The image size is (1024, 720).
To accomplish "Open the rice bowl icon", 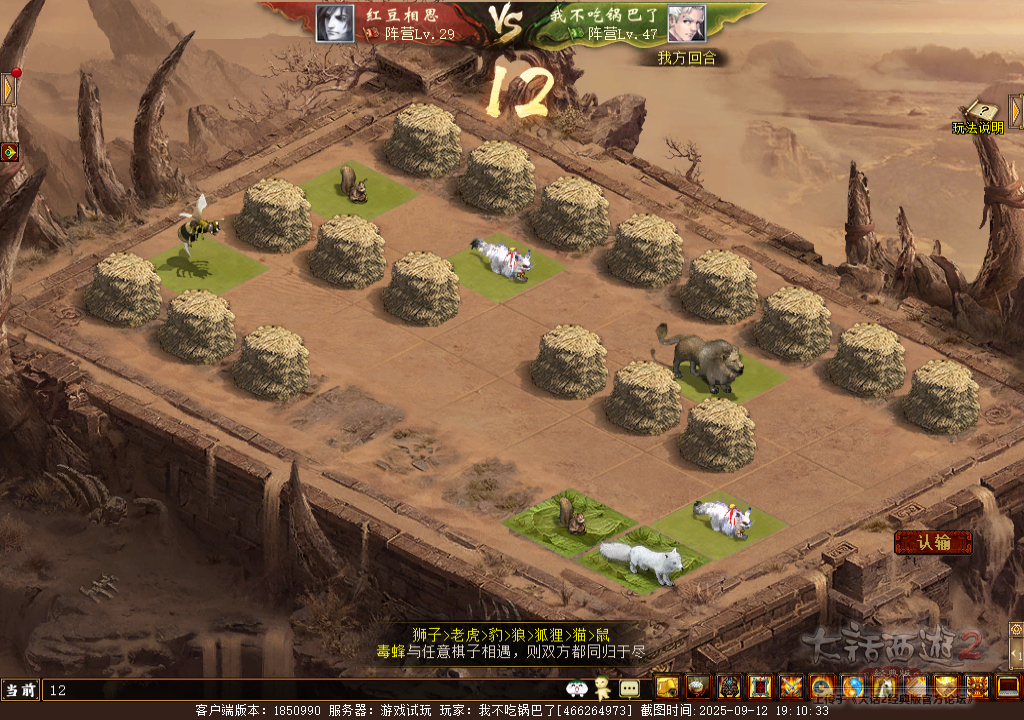I will point(697,687).
